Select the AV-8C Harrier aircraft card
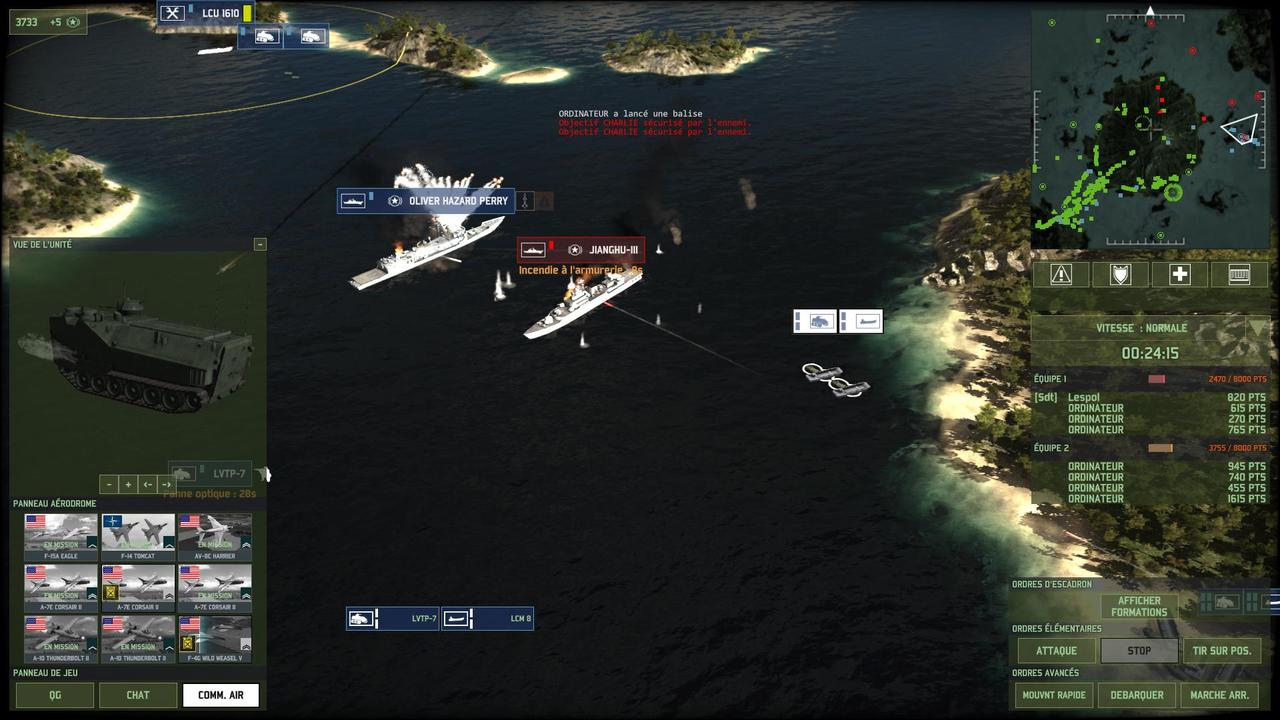 [x=215, y=537]
